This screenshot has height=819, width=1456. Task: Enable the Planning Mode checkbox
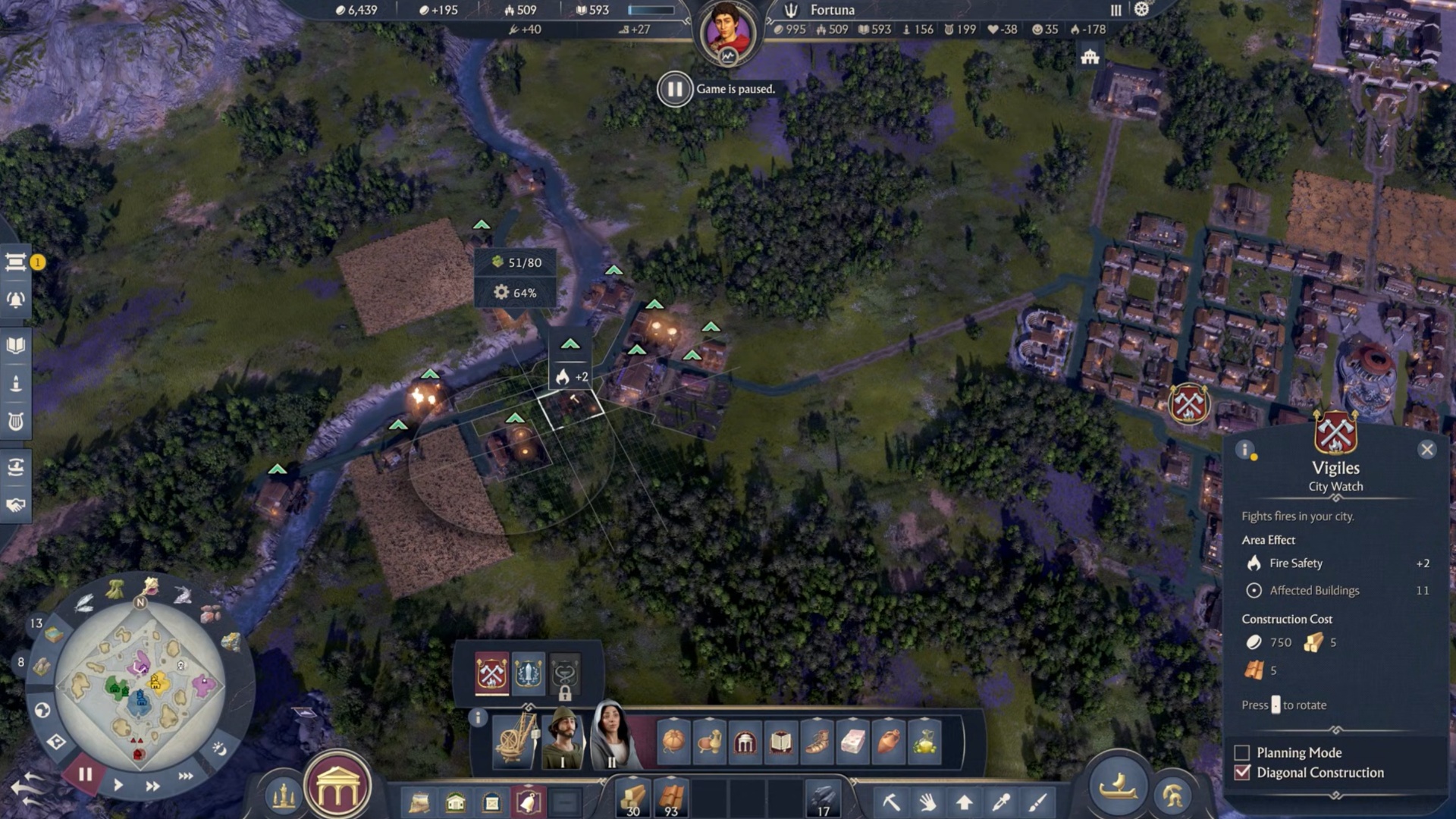pyautogui.click(x=1242, y=753)
